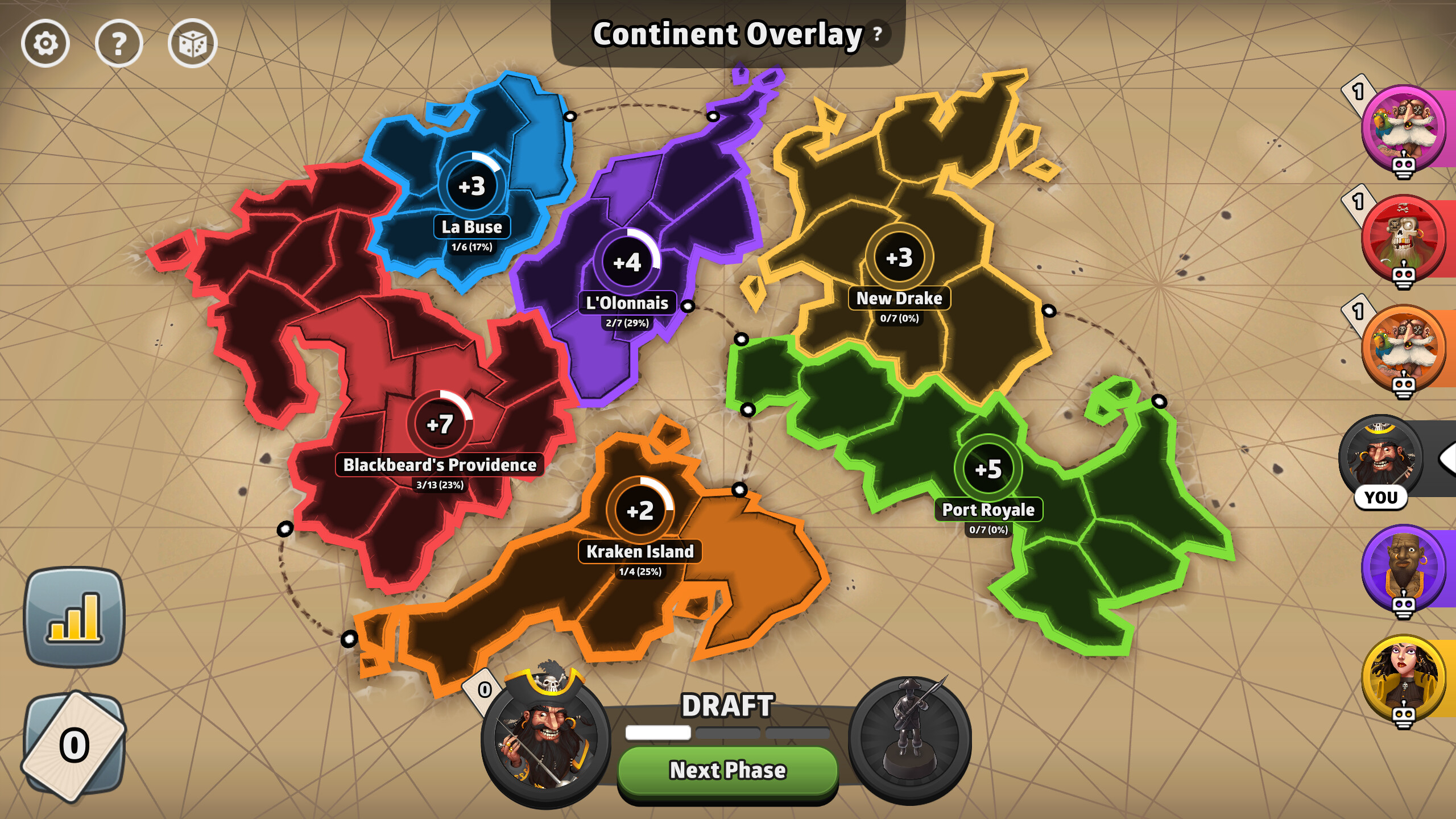The height and width of the screenshot is (819, 1456).
Task: Open the help question mark icon
Action: pos(119,44)
